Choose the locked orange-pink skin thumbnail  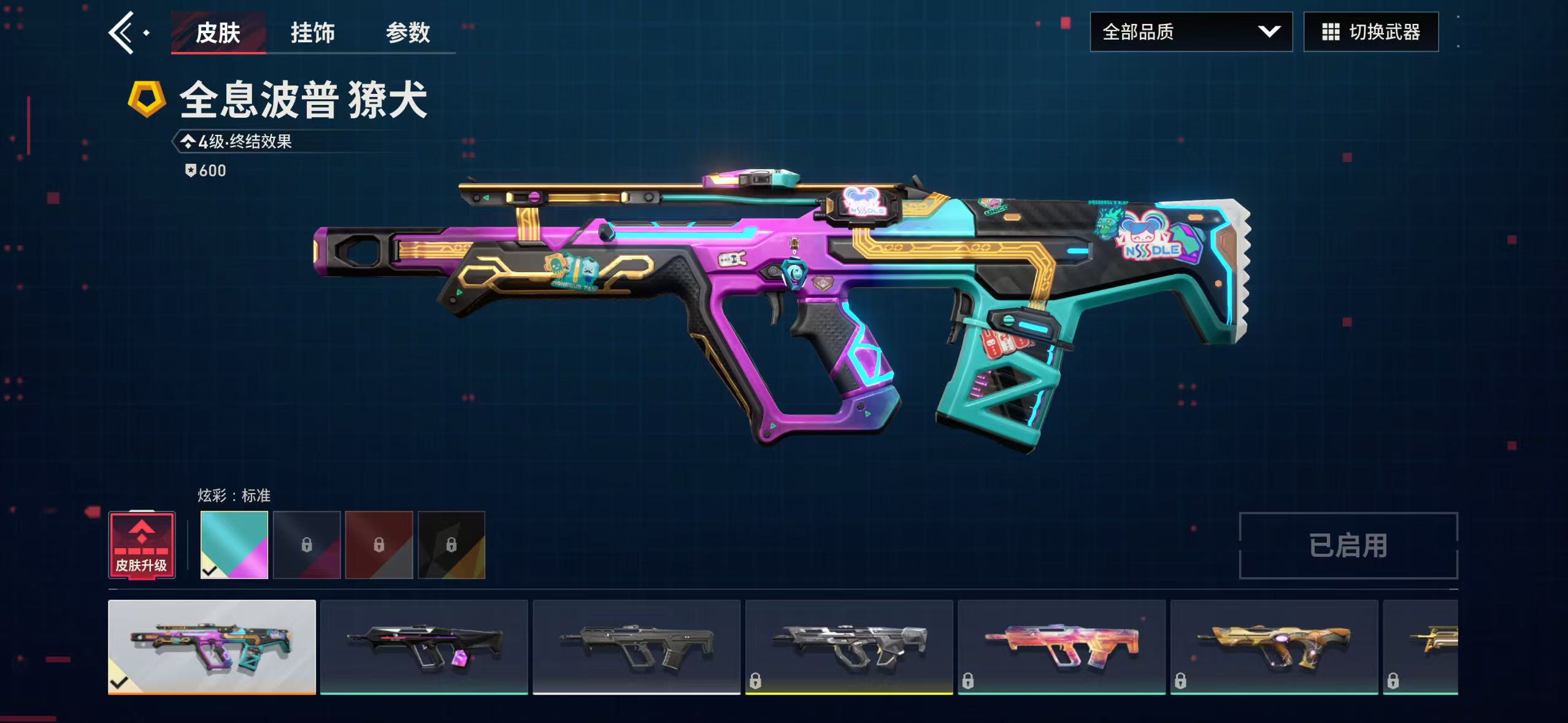1061,646
